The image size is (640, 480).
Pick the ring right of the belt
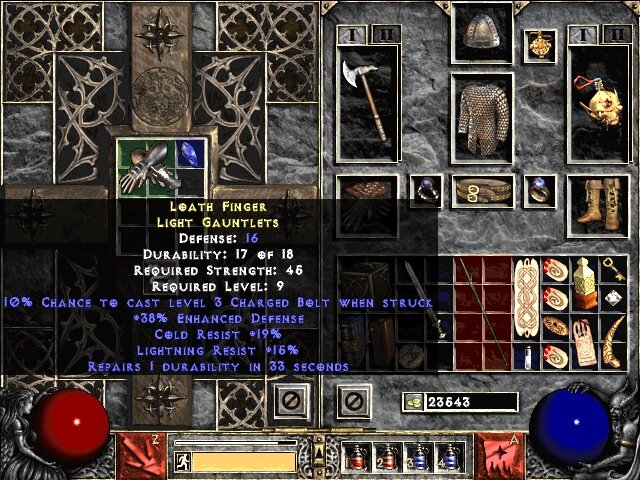(x=544, y=189)
